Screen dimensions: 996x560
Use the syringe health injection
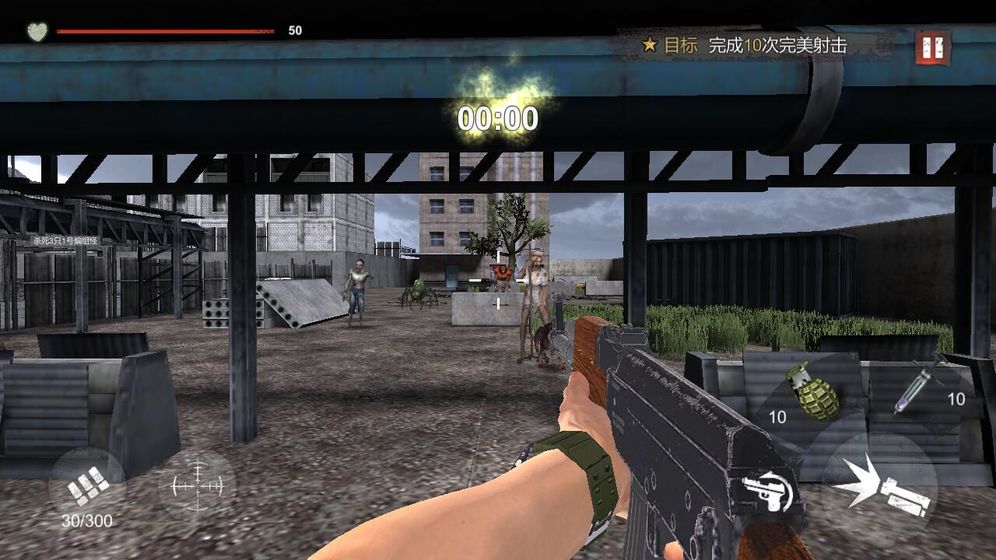click(x=923, y=388)
